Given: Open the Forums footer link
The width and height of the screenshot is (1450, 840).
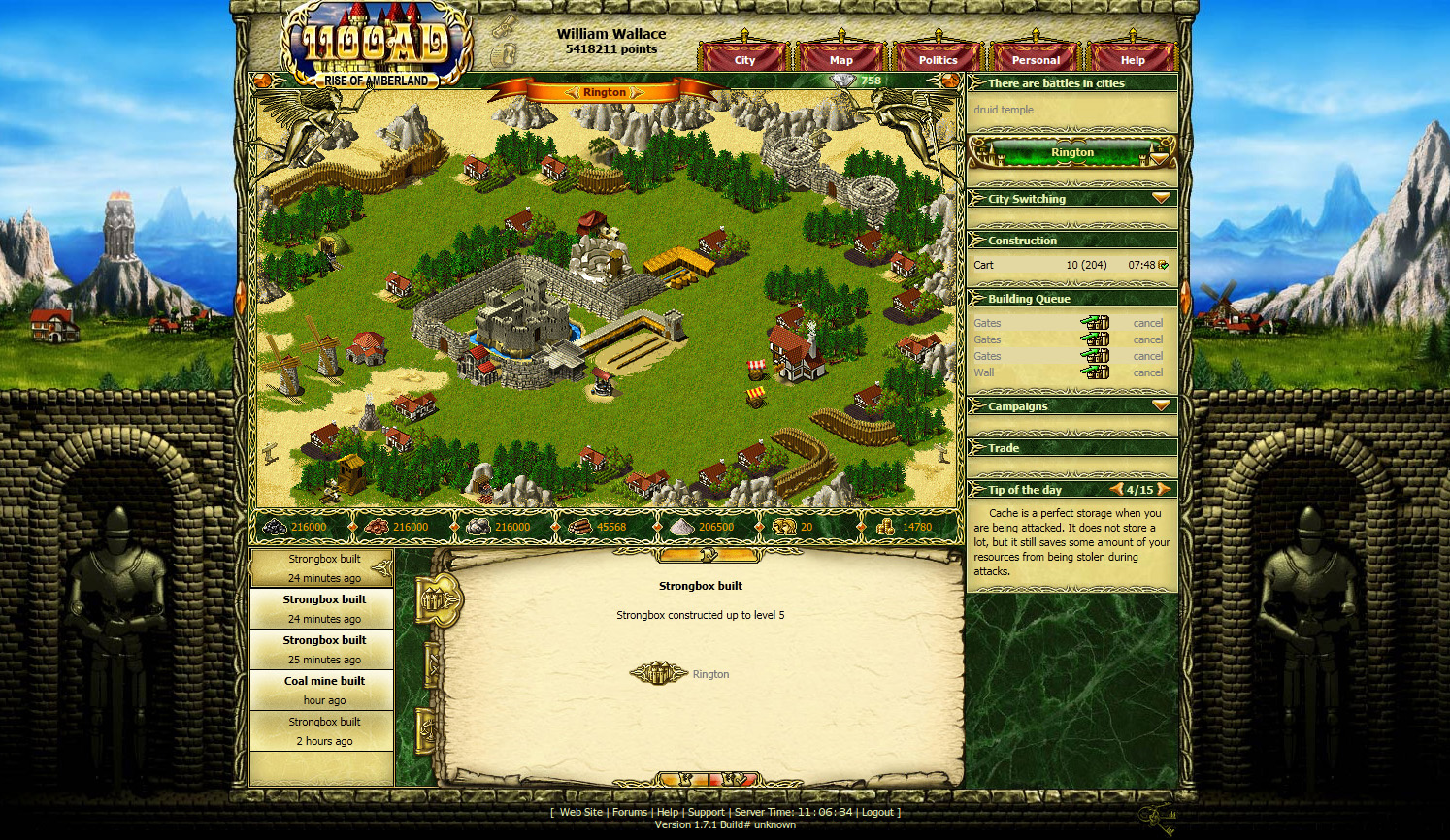Looking at the screenshot, I should [x=629, y=813].
